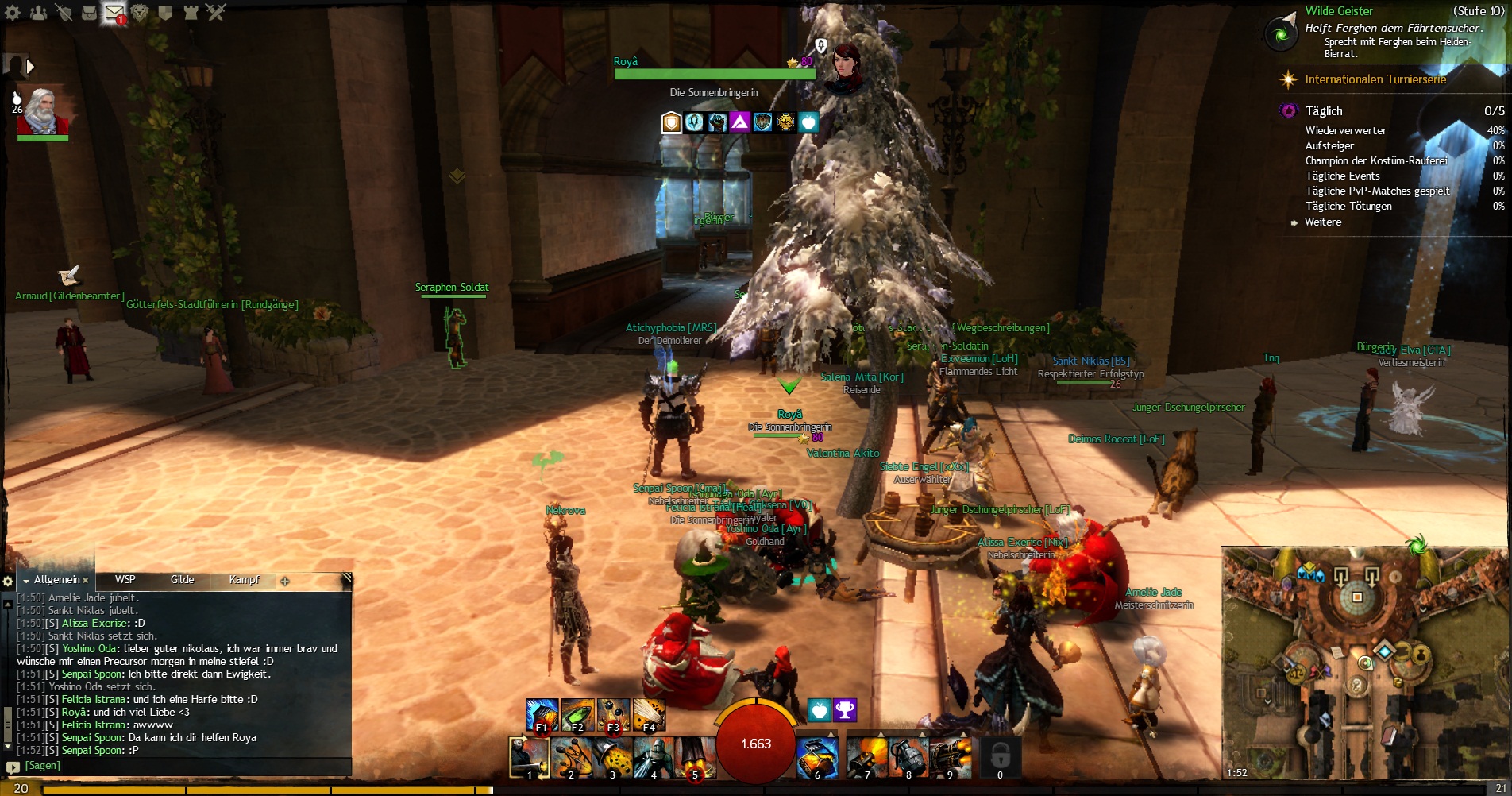Switch to the Gilde chat tab
Viewport: 1512px width, 796px height.
(182, 580)
